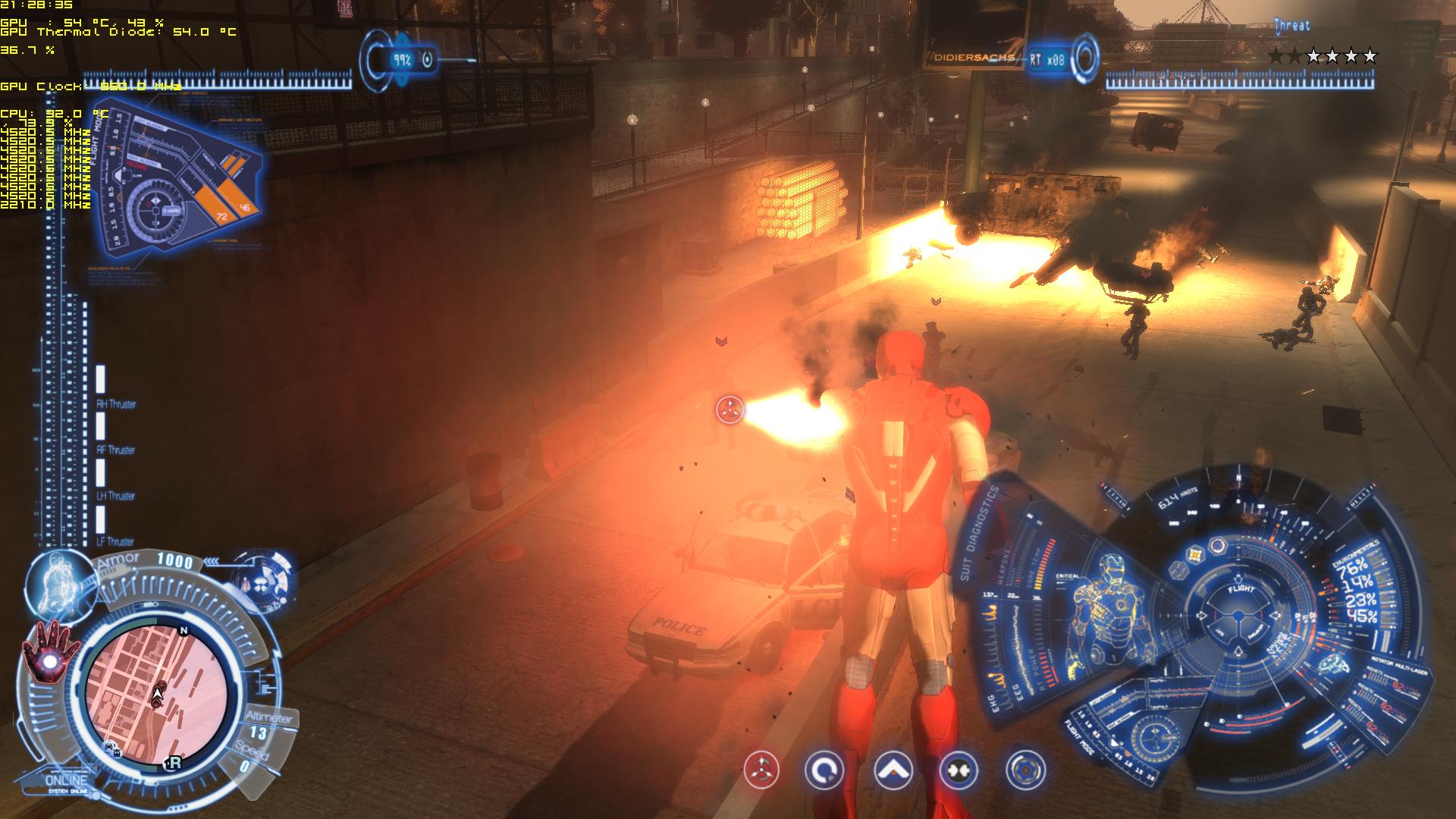1456x819 pixels.
Task: Select the two facing arrows icon
Action: click(958, 771)
